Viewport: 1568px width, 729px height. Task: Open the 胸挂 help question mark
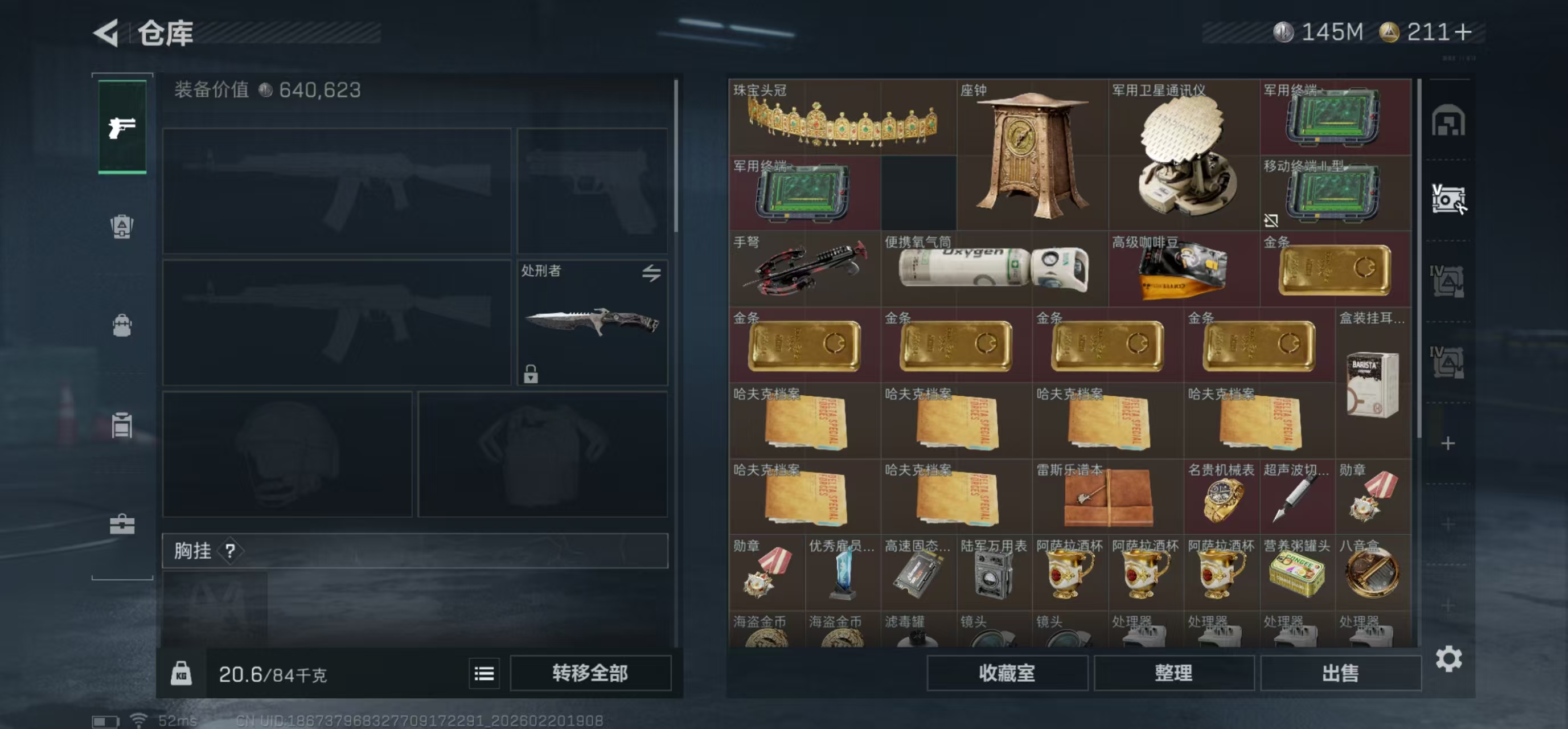tap(229, 552)
